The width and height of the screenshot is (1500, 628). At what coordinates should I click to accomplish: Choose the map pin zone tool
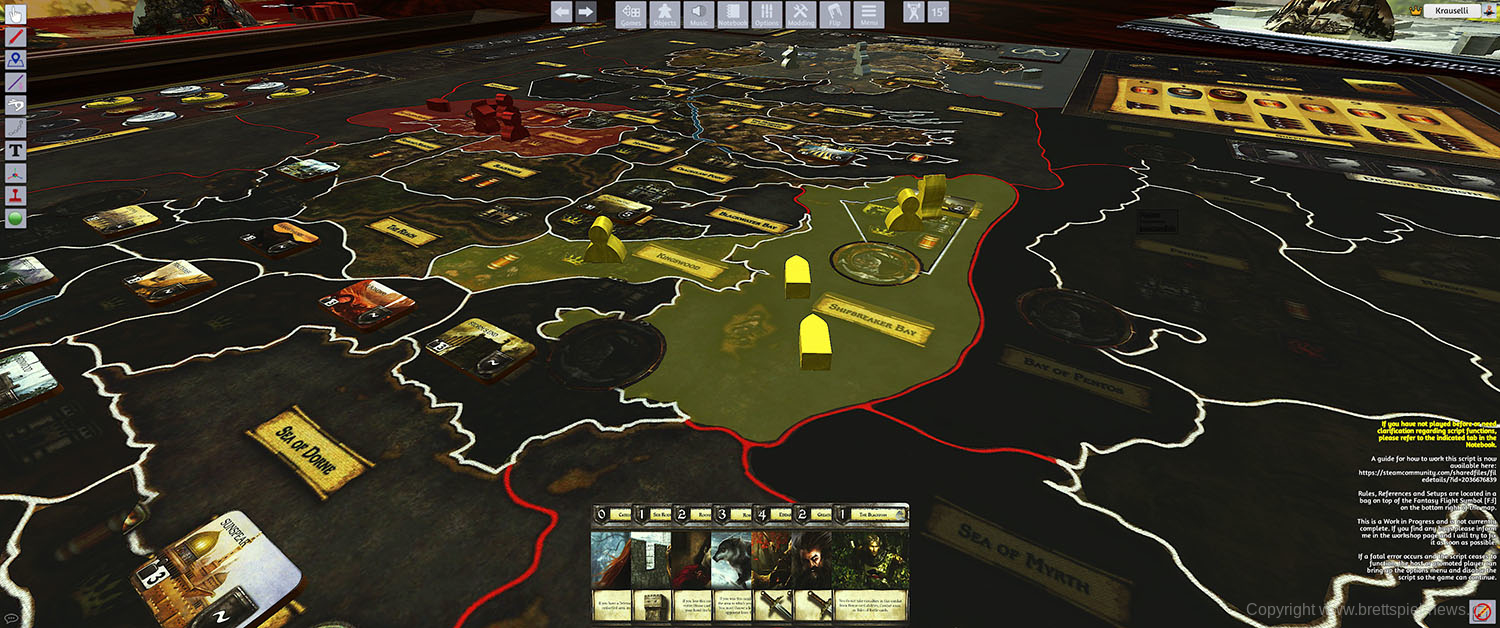(x=16, y=59)
